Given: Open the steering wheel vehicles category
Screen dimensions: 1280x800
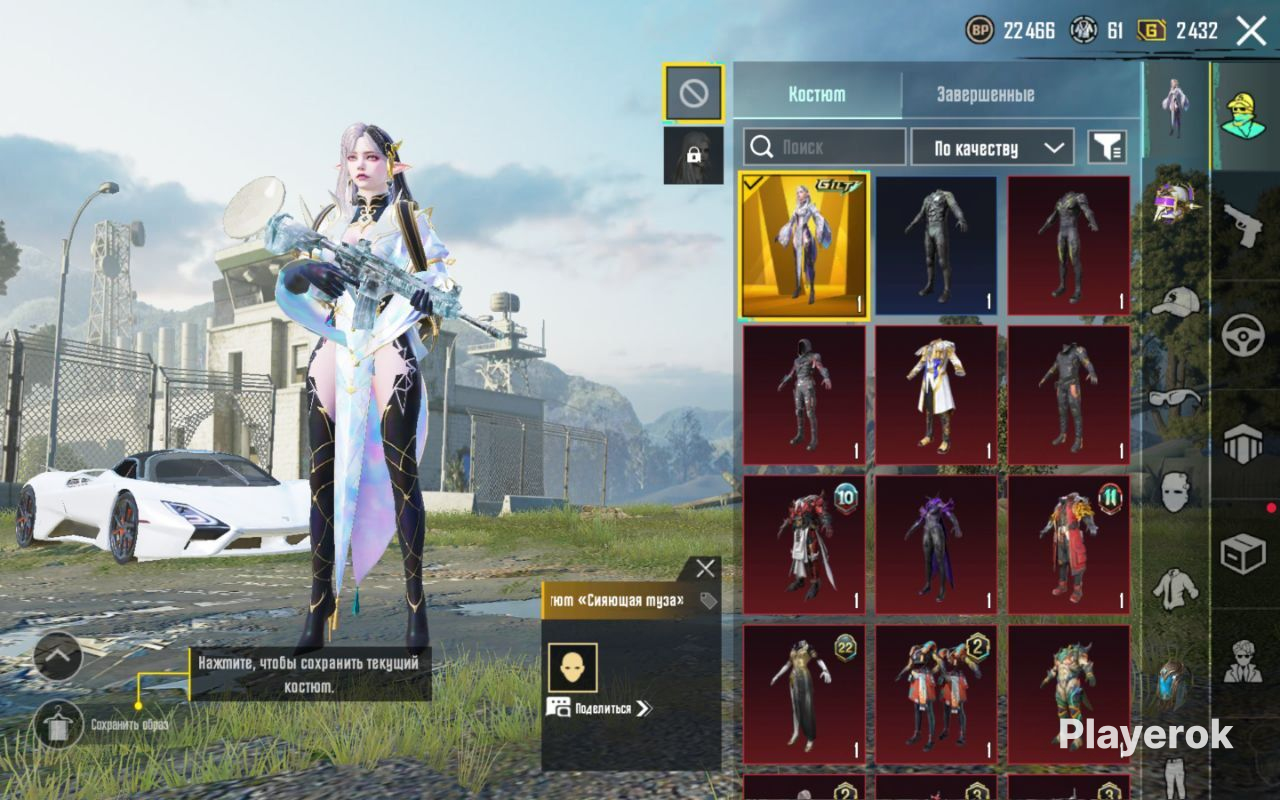Looking at the screenshot, I should pyautogui.click(x=1243, y=335).
